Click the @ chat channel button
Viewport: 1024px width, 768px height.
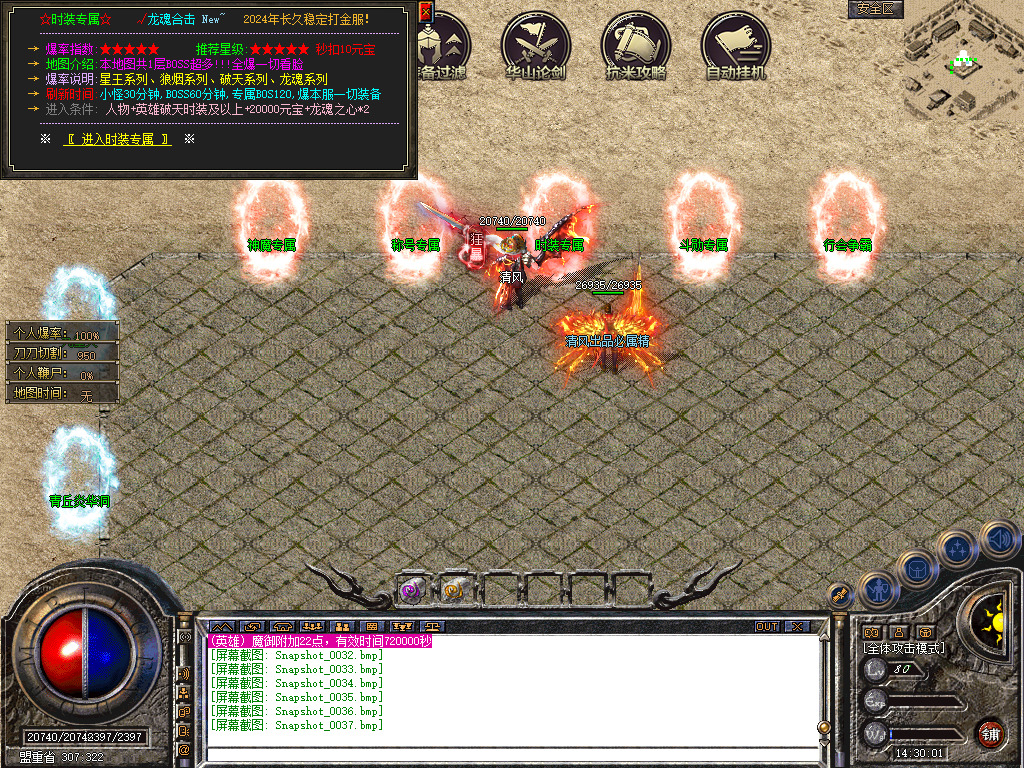point(184,749)
